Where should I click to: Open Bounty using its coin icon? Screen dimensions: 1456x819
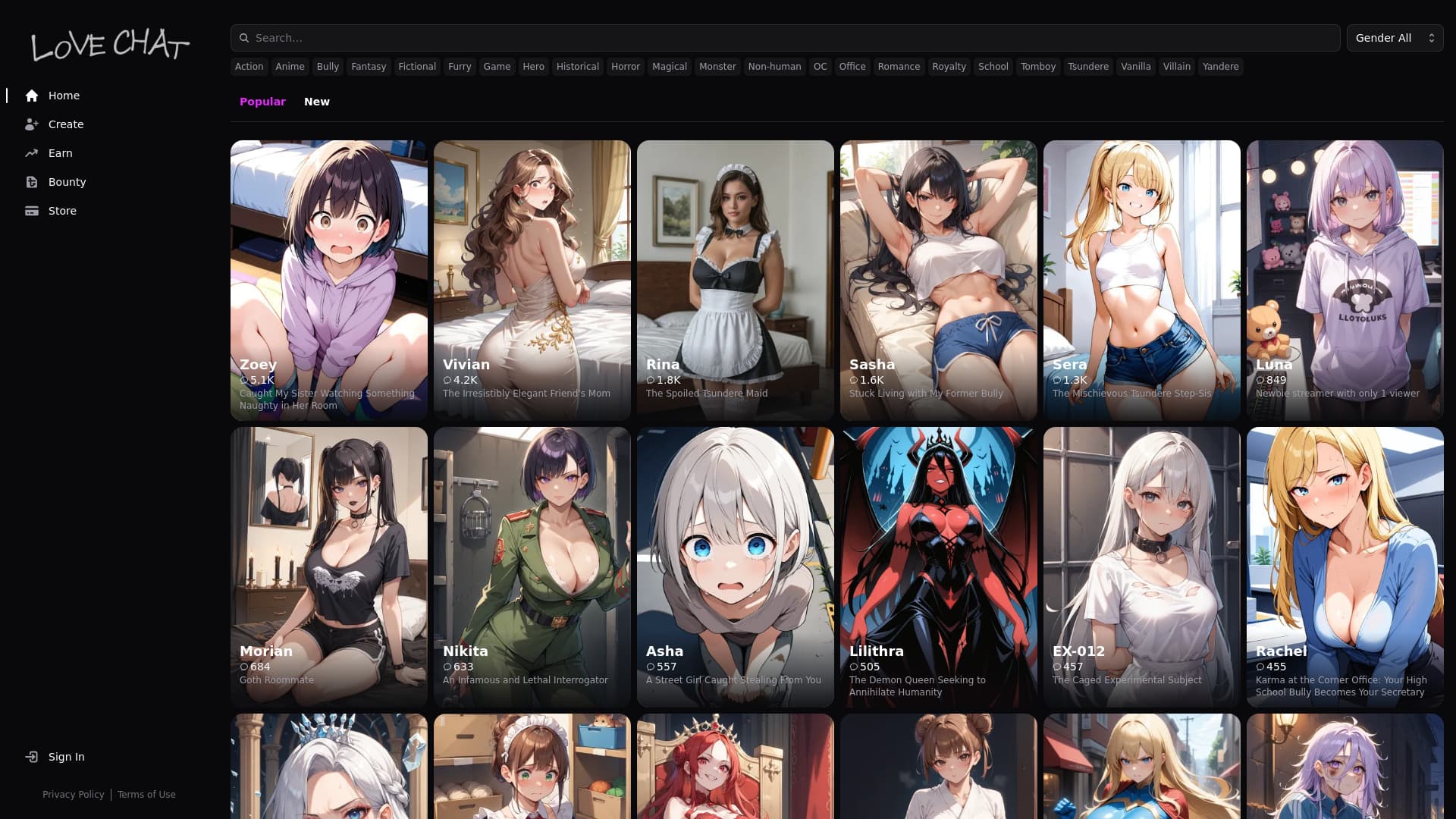point(31,182)
